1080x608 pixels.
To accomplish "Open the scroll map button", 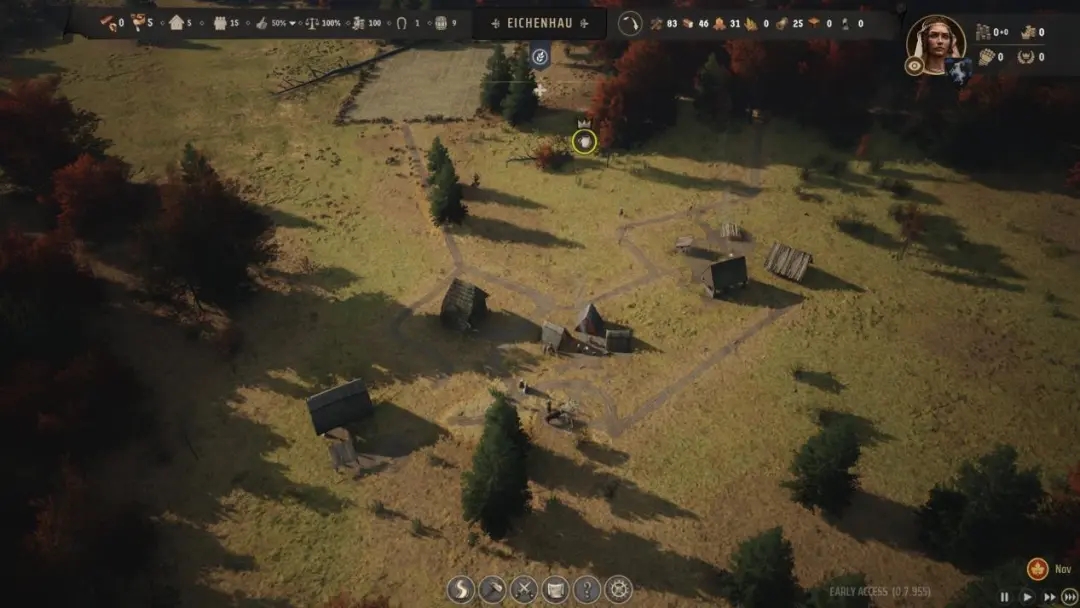I will 555,589.
